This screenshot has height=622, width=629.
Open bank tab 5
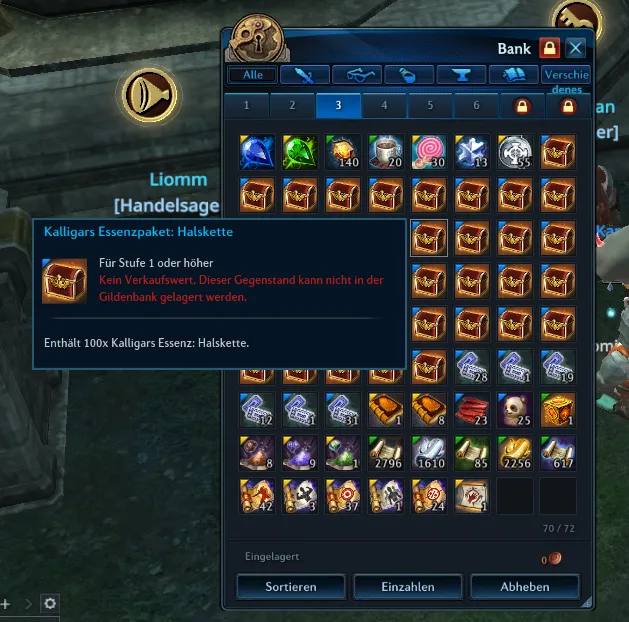pos(431,106)
